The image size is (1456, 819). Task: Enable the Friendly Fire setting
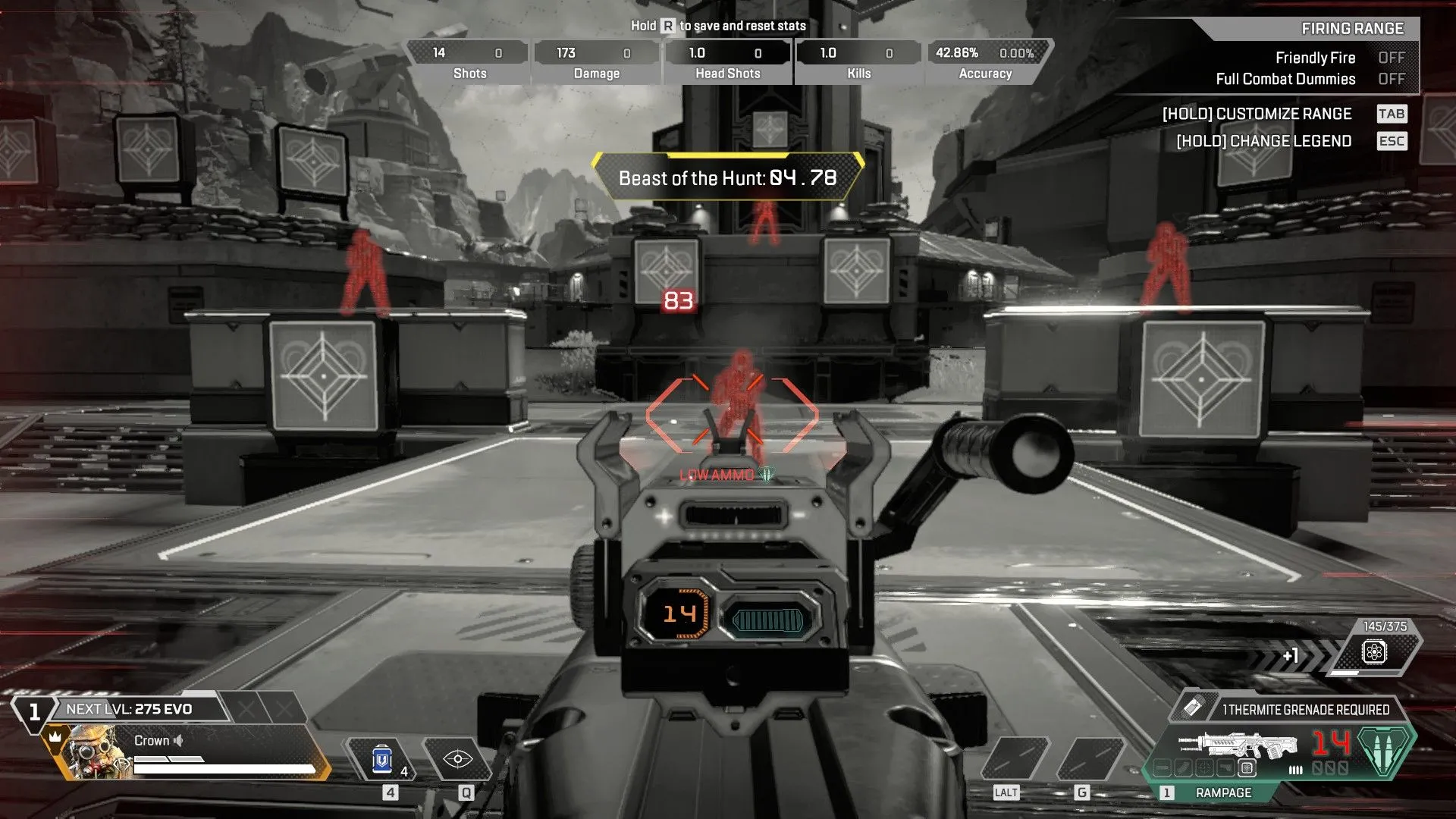pyautogui.click(x=1392, y=58)
